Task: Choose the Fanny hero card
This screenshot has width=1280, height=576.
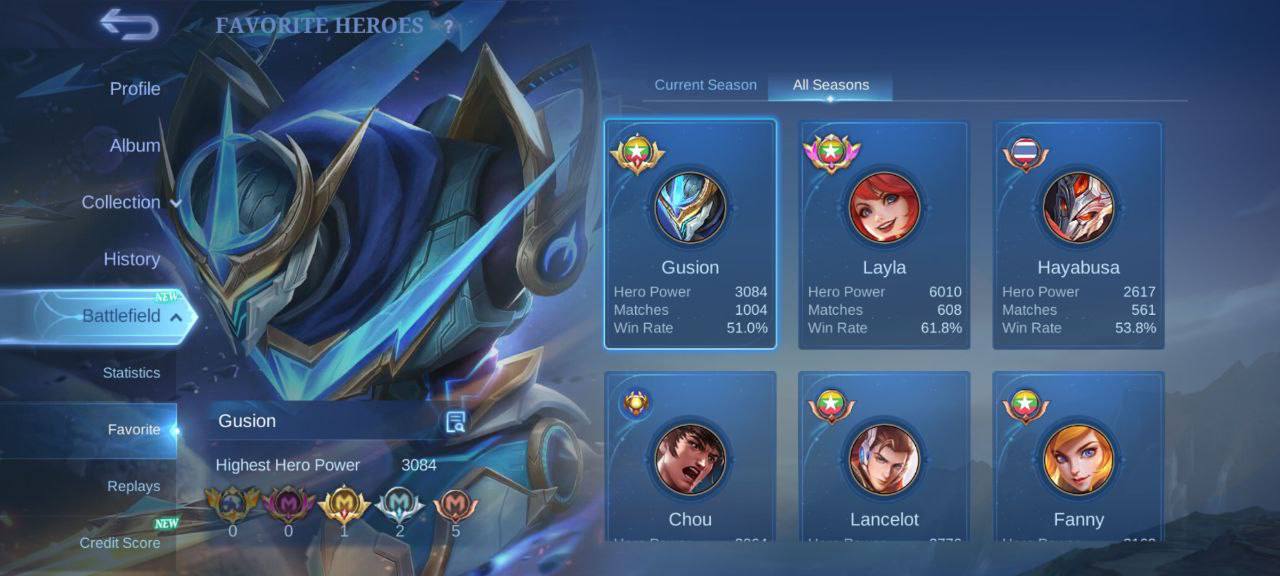Action: 1078,457
